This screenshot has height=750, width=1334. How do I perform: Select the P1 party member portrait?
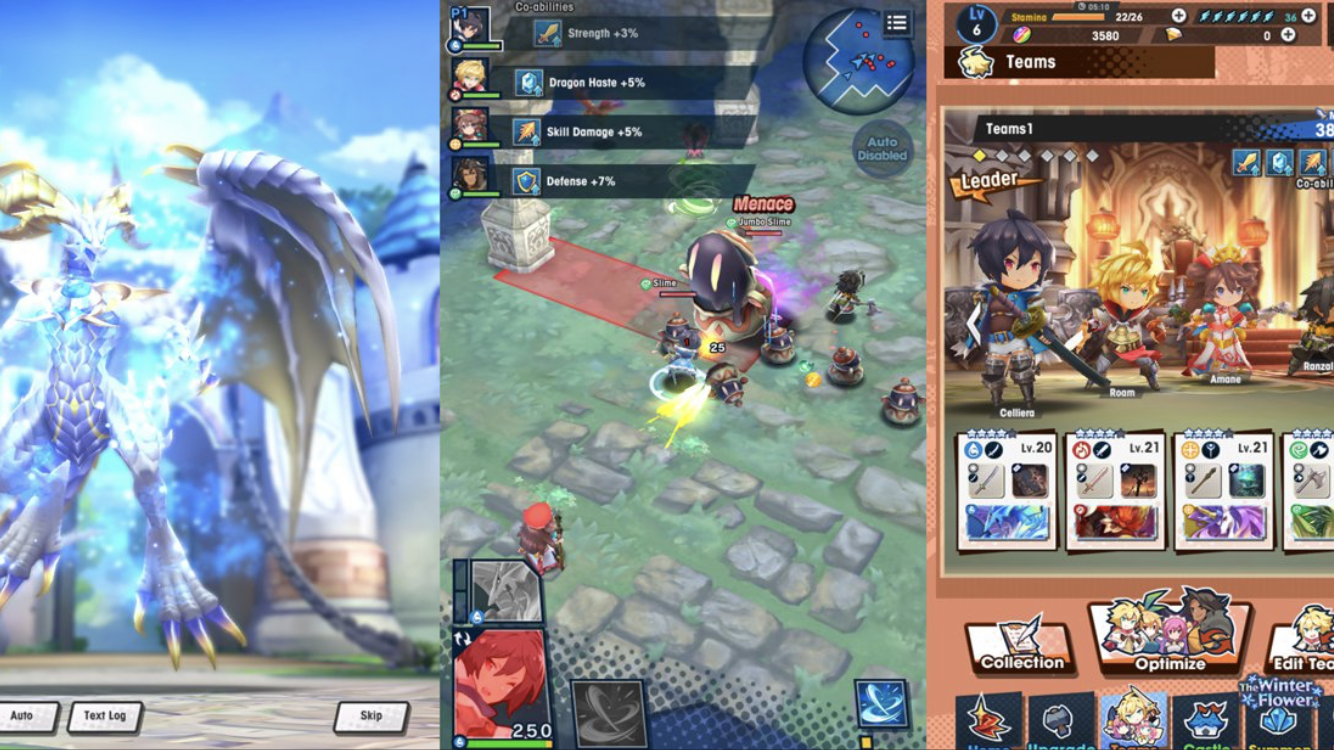point(470,28)
